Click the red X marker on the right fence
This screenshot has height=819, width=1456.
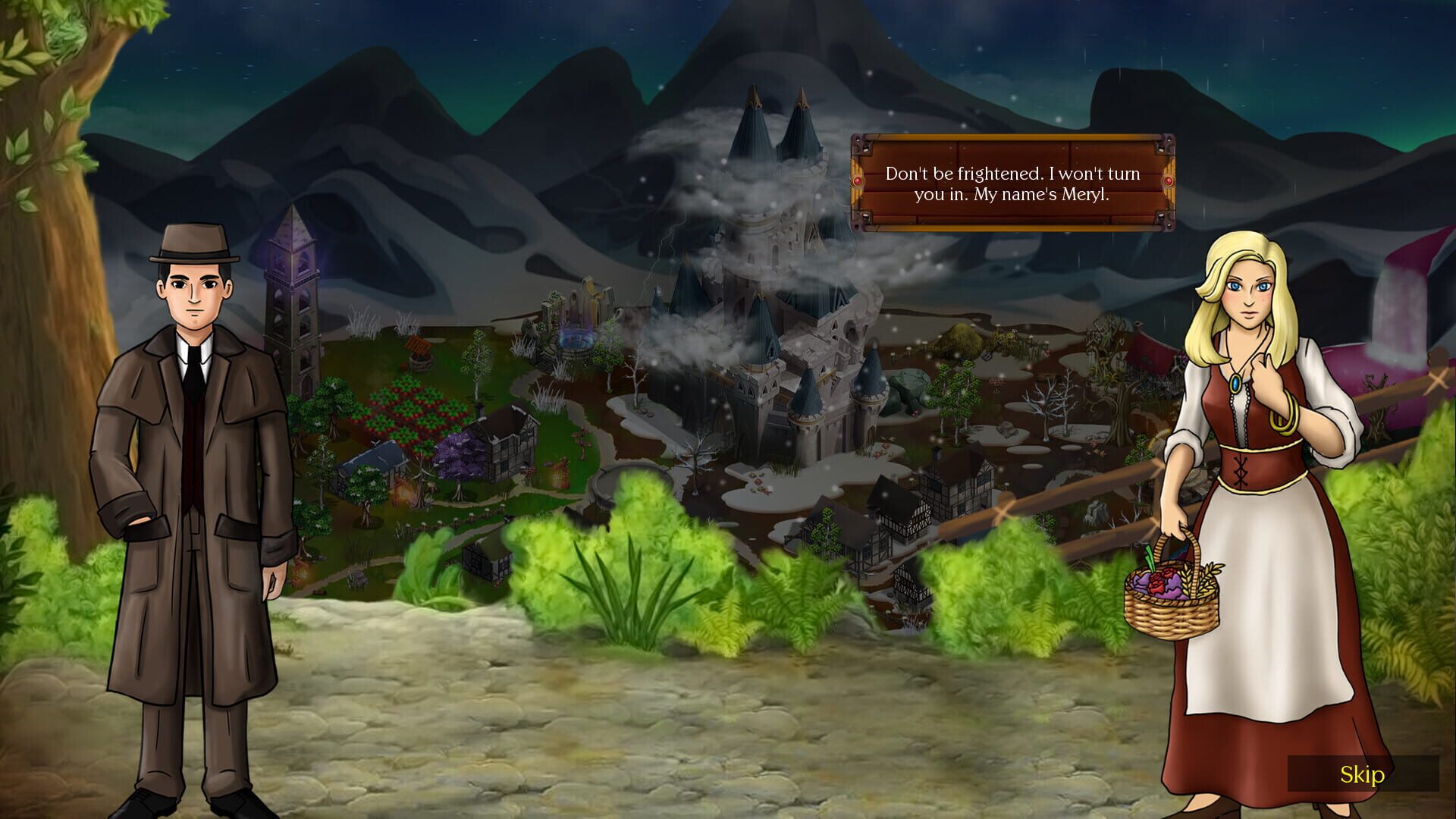[1436, 379]
